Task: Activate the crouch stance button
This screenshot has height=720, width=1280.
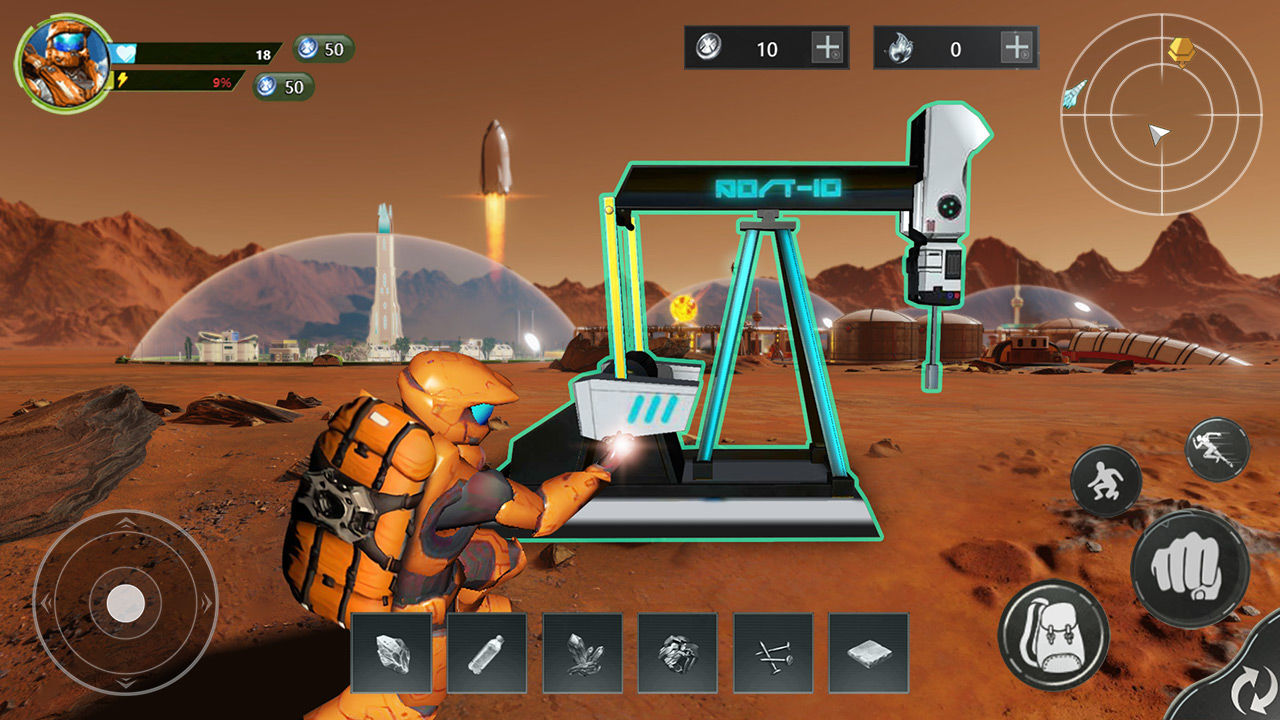Action: 1106,481
